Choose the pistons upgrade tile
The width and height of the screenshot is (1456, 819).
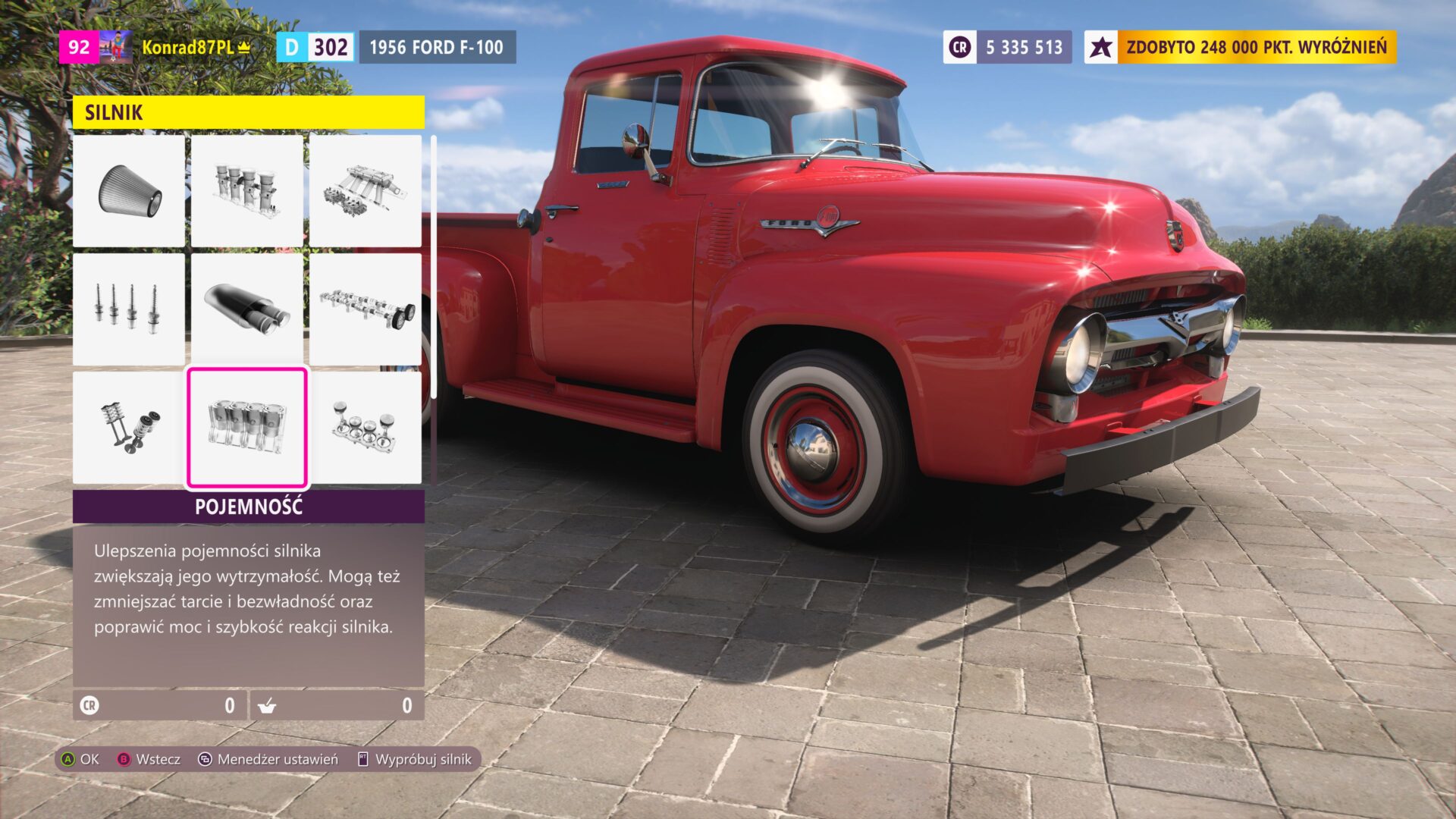click(x=365, y=428)
